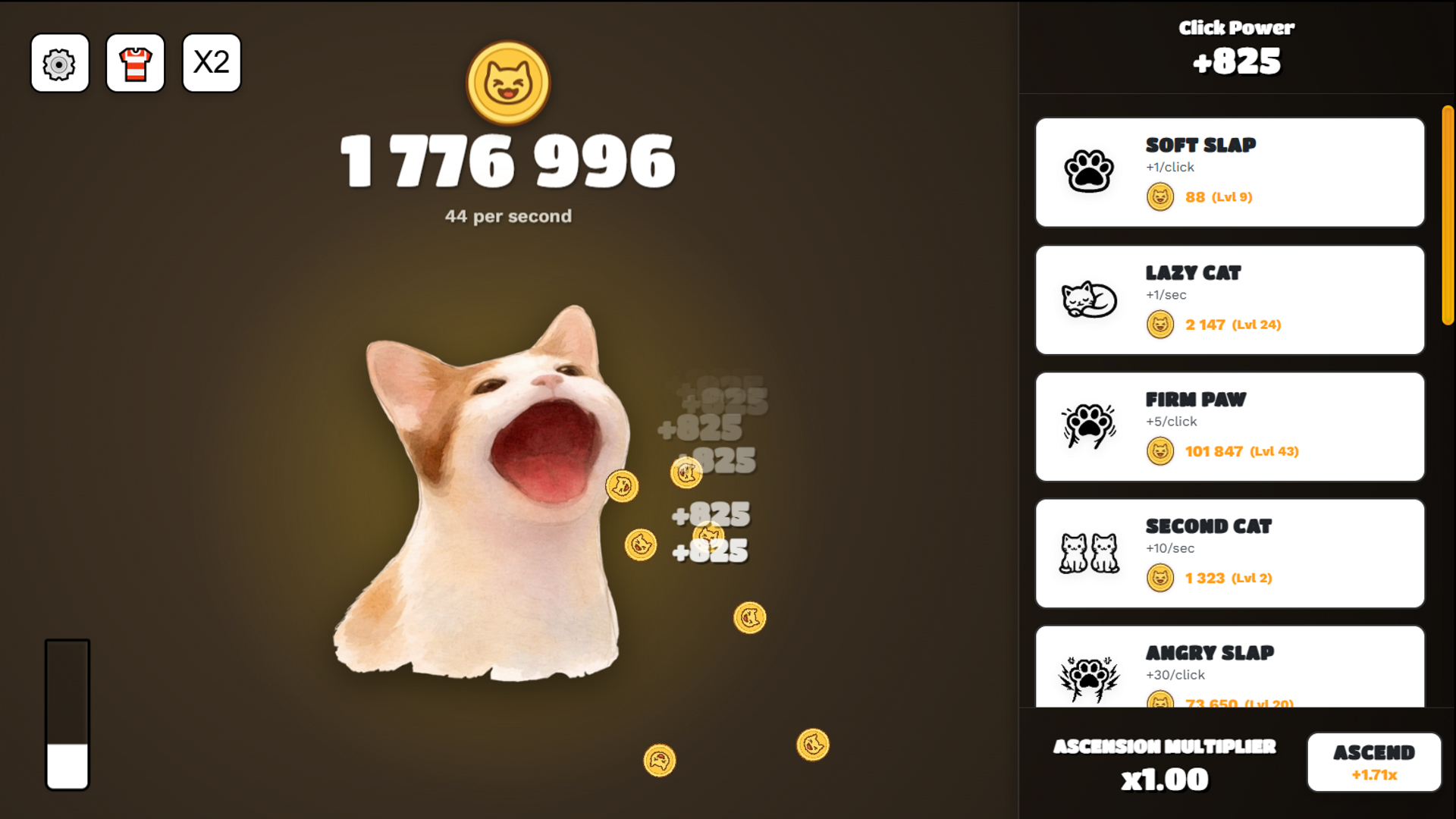The width and height of the screenshot is (1456, 819).
Task: Click the lightning paw icon on Angry Slap
Action: click(1090, 675)
